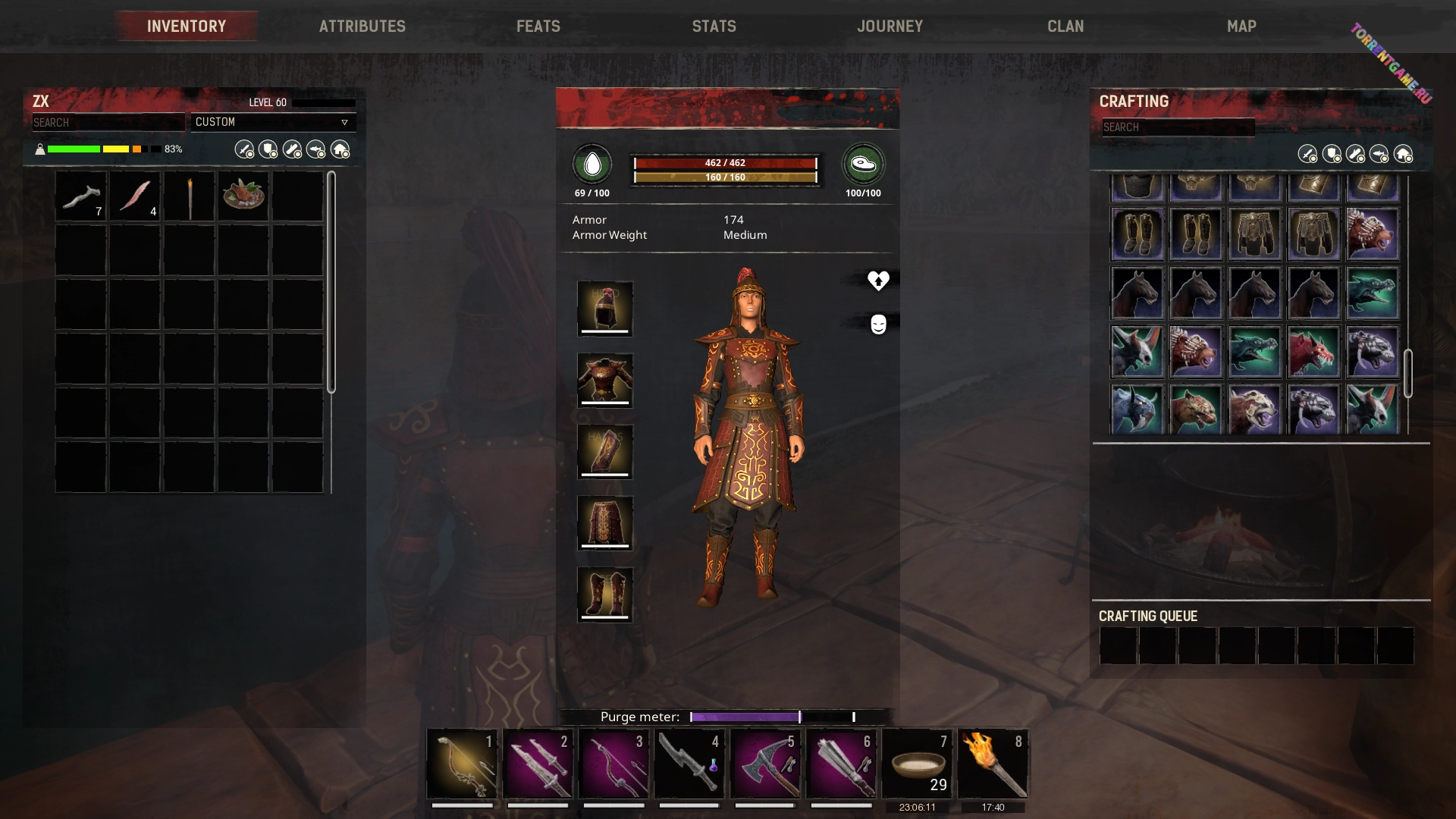The image size is (1456, 819).
Task: Click the crafting search field
Action: 1178,127
